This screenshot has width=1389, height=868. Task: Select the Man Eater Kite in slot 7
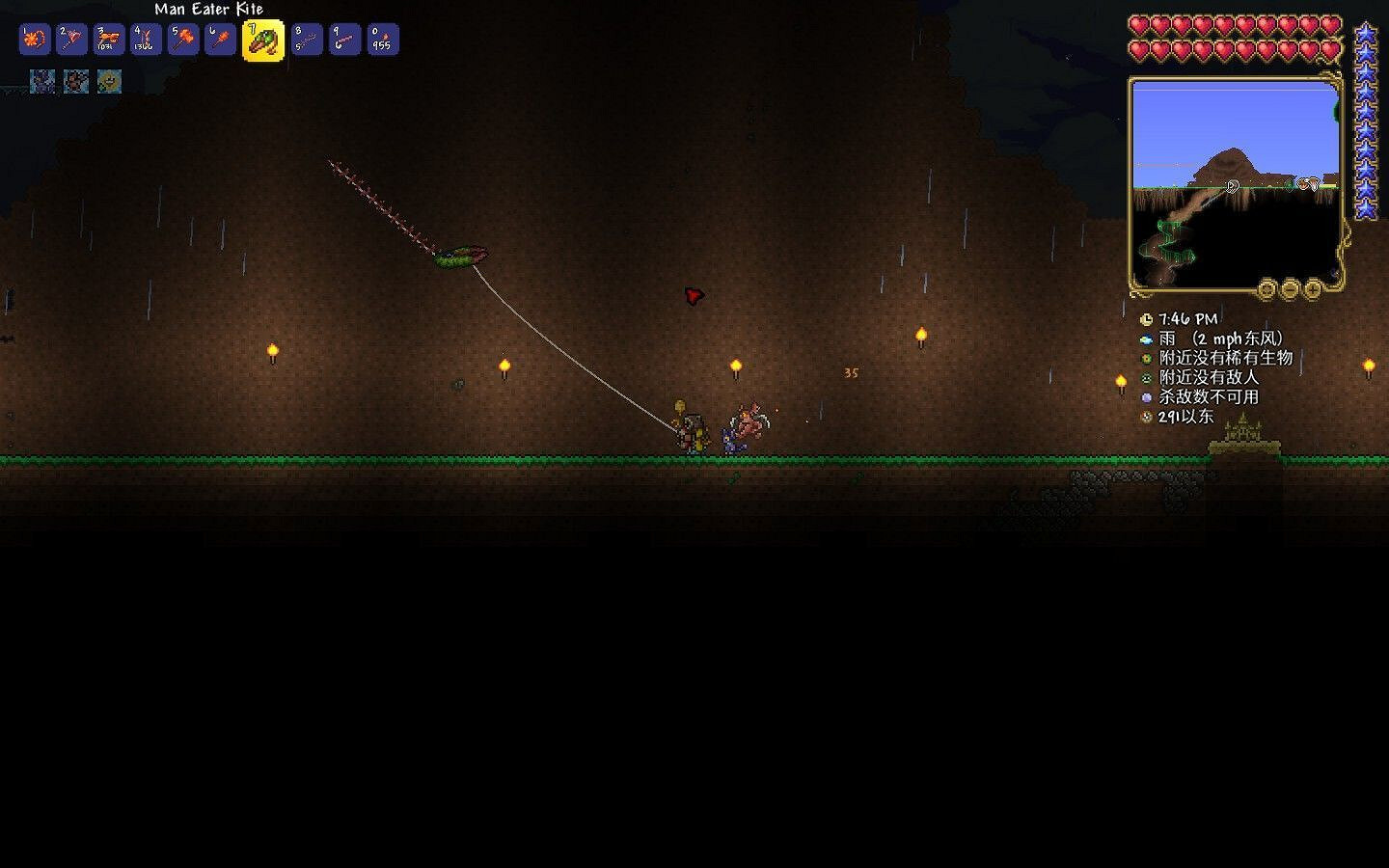tap(264, 40)
